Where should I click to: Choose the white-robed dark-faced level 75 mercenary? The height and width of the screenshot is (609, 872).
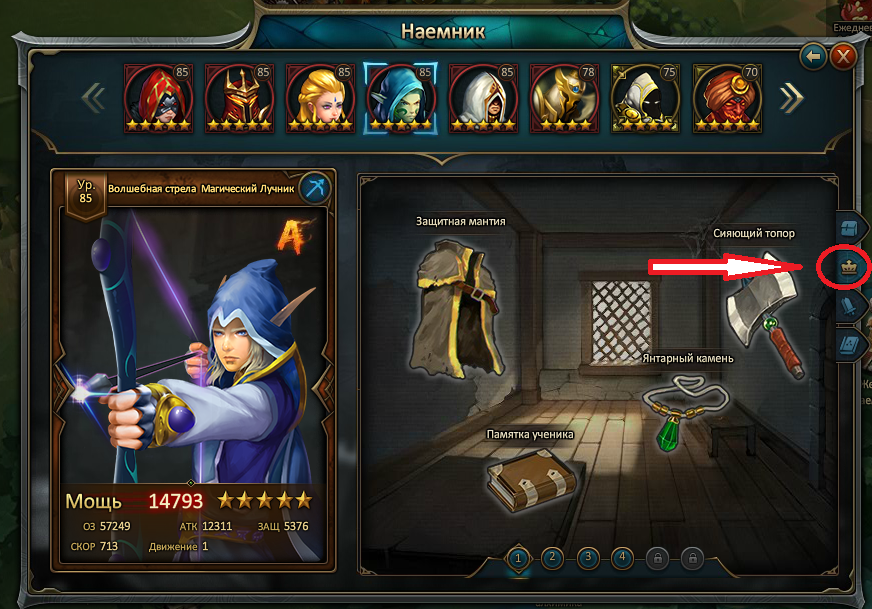(644, 98)
